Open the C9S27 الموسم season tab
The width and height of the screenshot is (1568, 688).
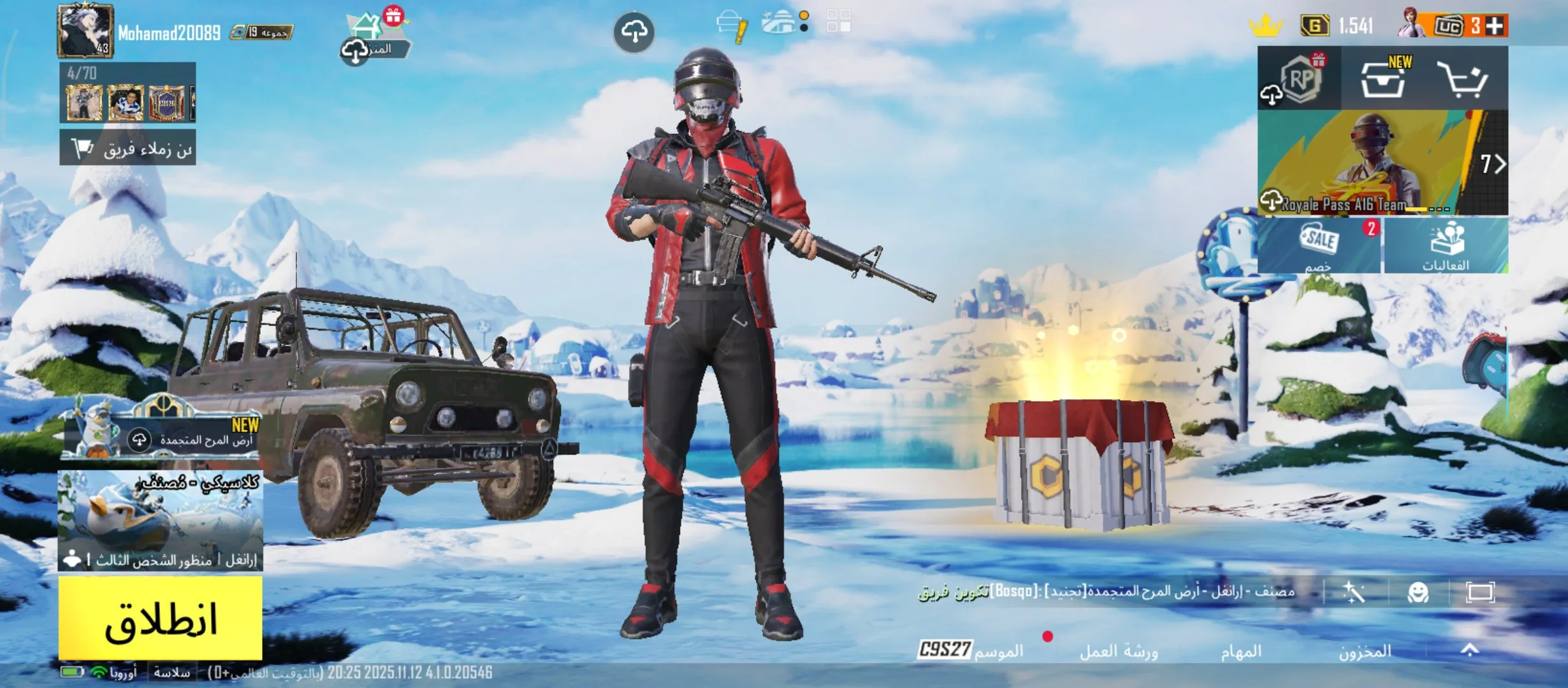click(x=970, y=650)
